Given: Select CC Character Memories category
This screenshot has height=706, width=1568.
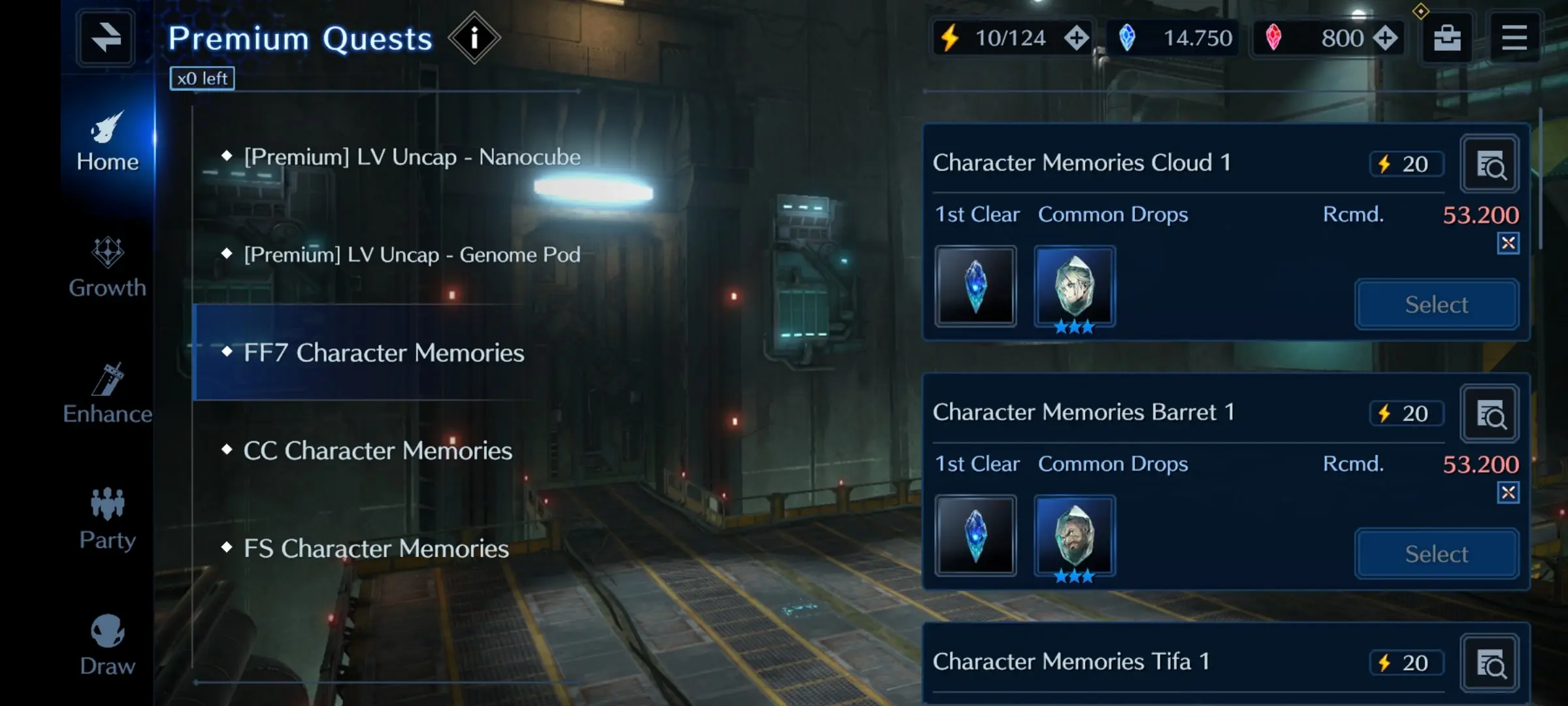Looking at the screenshot, I should click(378, 450).
